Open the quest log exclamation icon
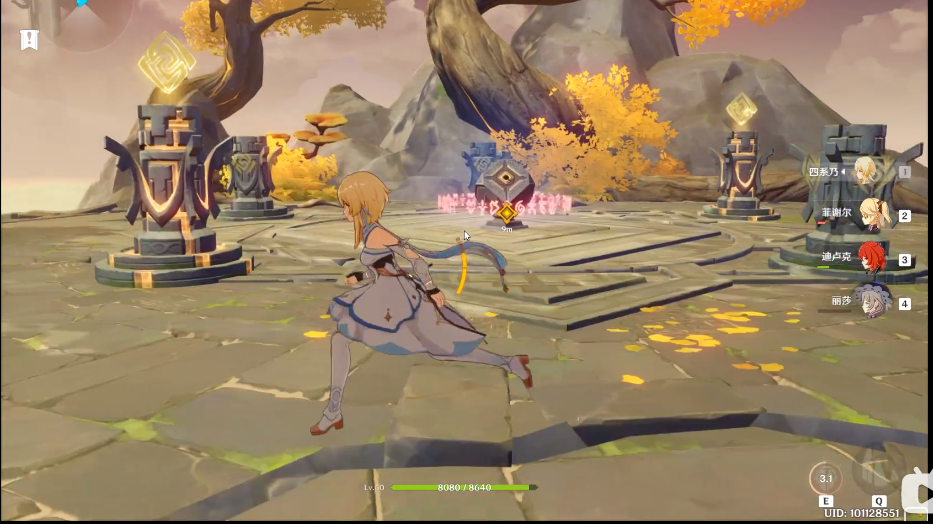This screenshot has width=933, height=524. (30, 40)
